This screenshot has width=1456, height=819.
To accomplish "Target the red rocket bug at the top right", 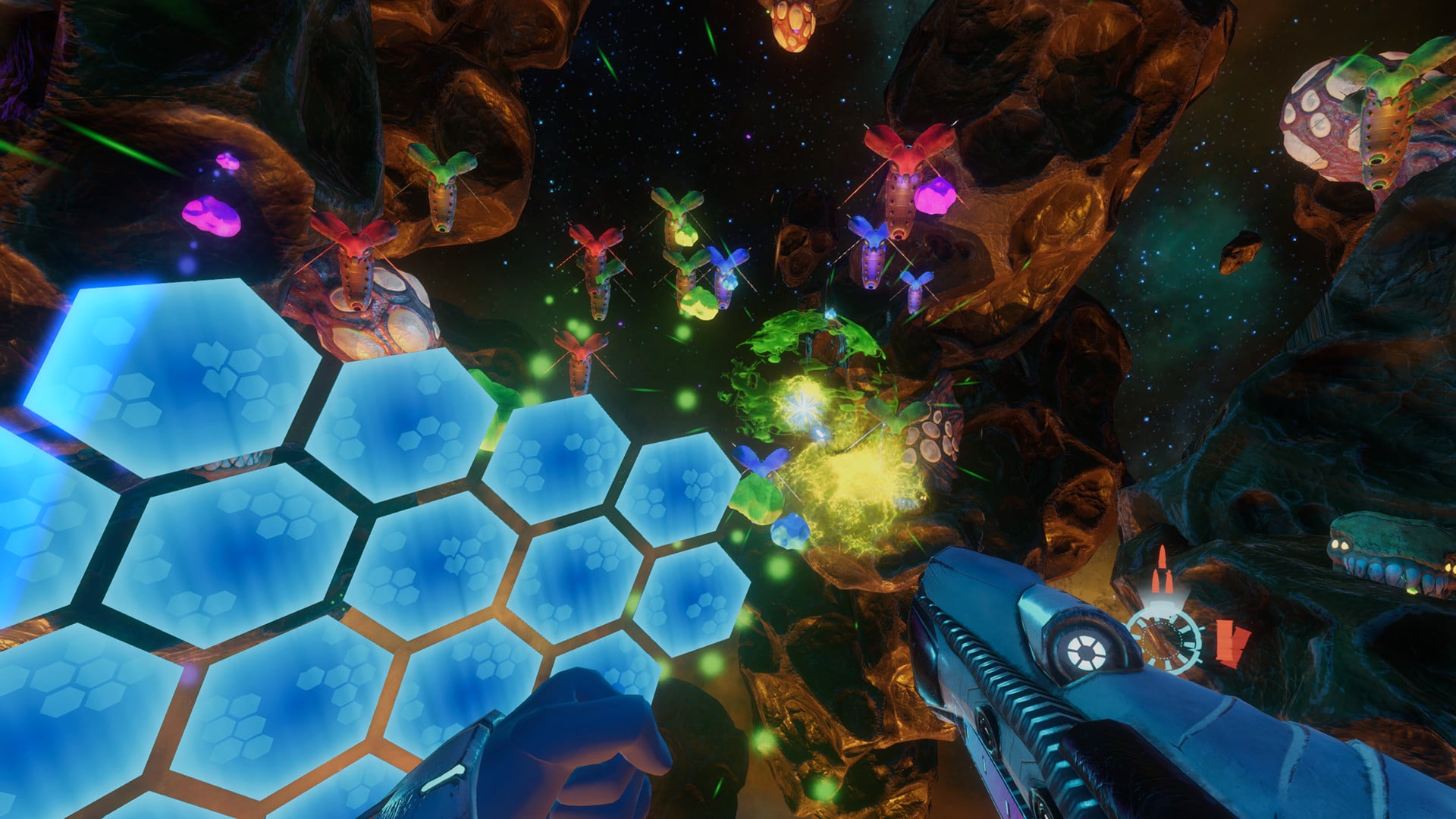I will [902, 174].
